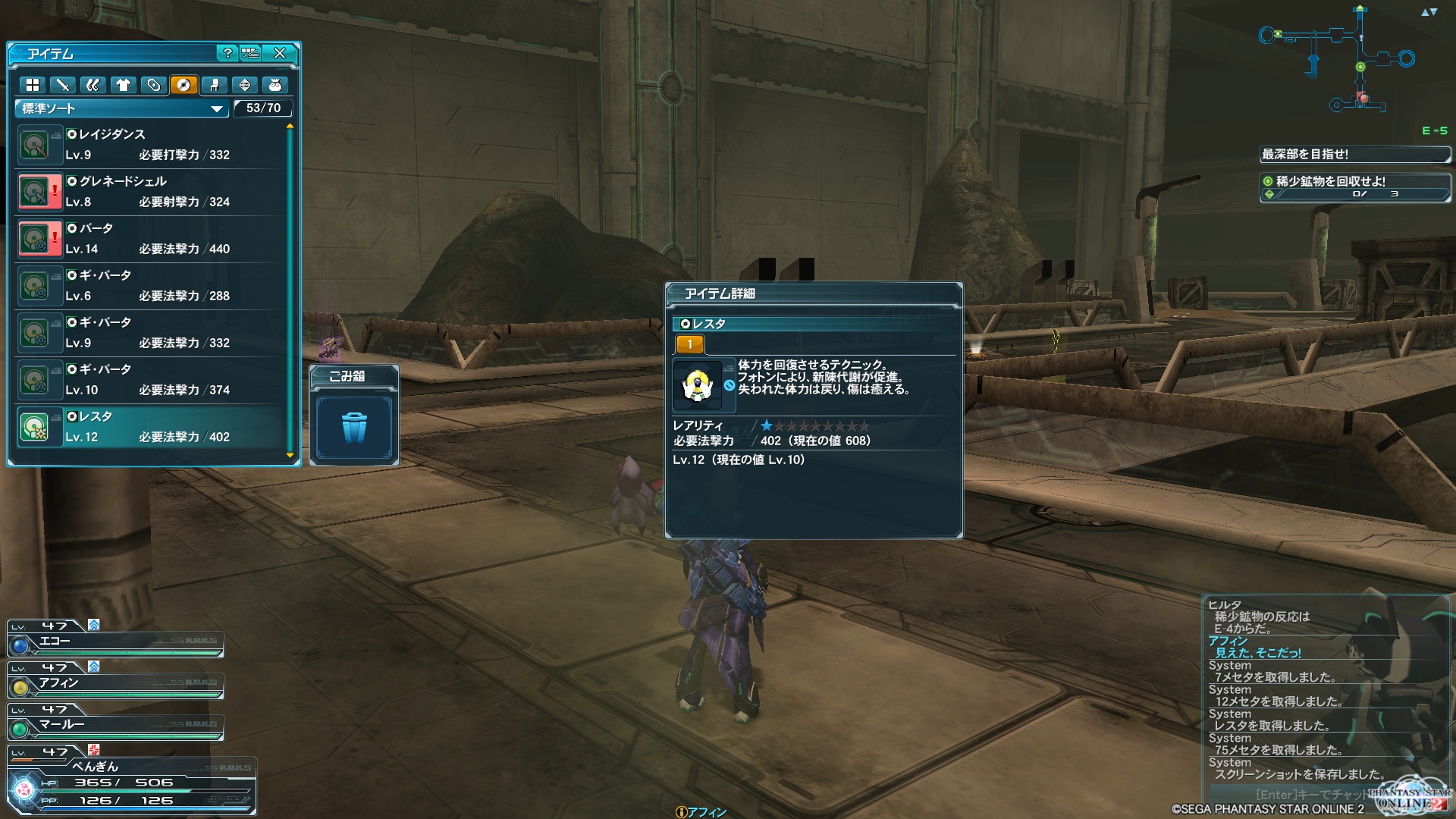Select the ギ・バータ Lv.10 disc
Image resolution: width=1456 pixels, height=819 pixels.
[x=152, y=380]
